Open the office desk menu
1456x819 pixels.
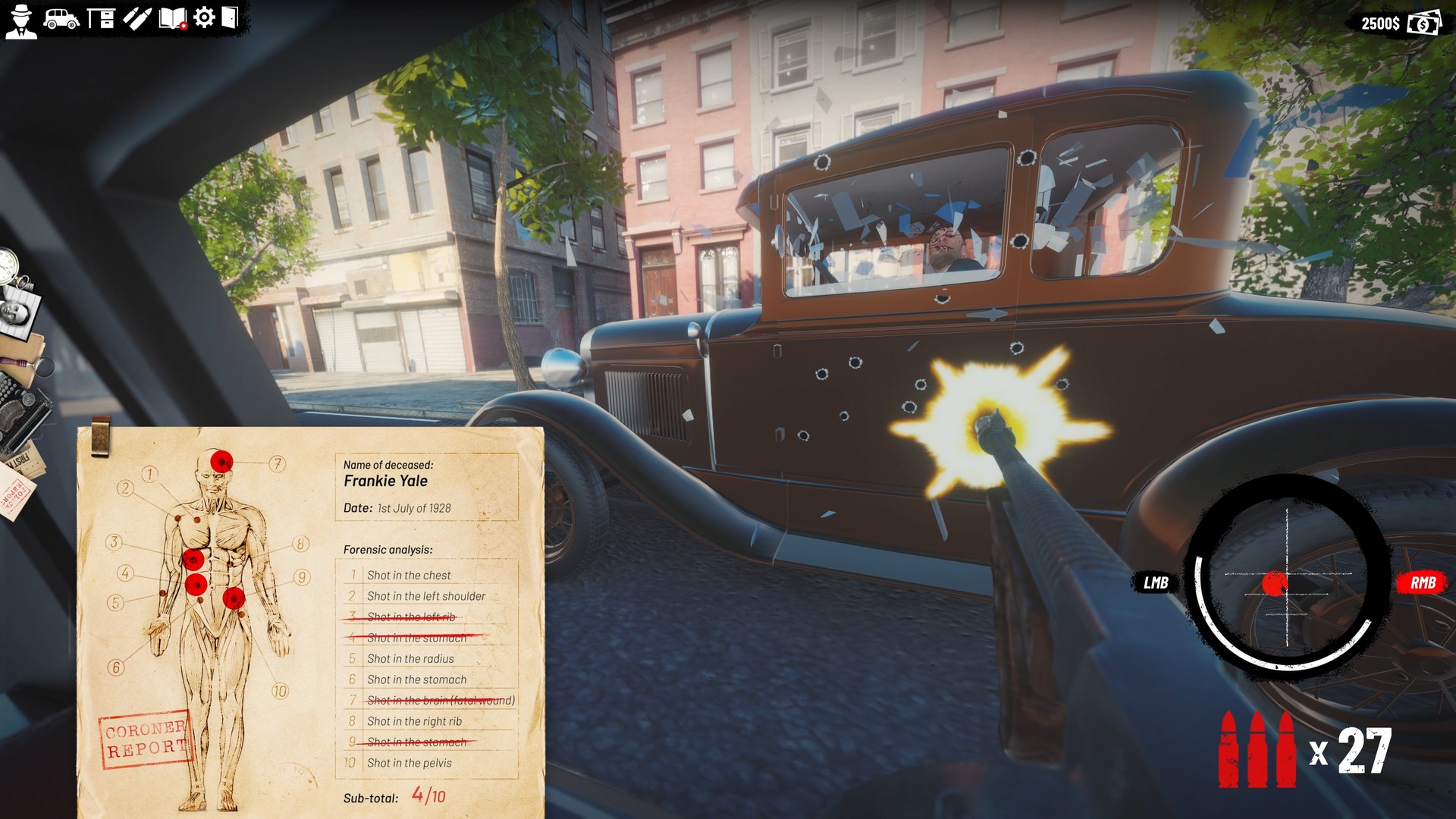[101, 17]
